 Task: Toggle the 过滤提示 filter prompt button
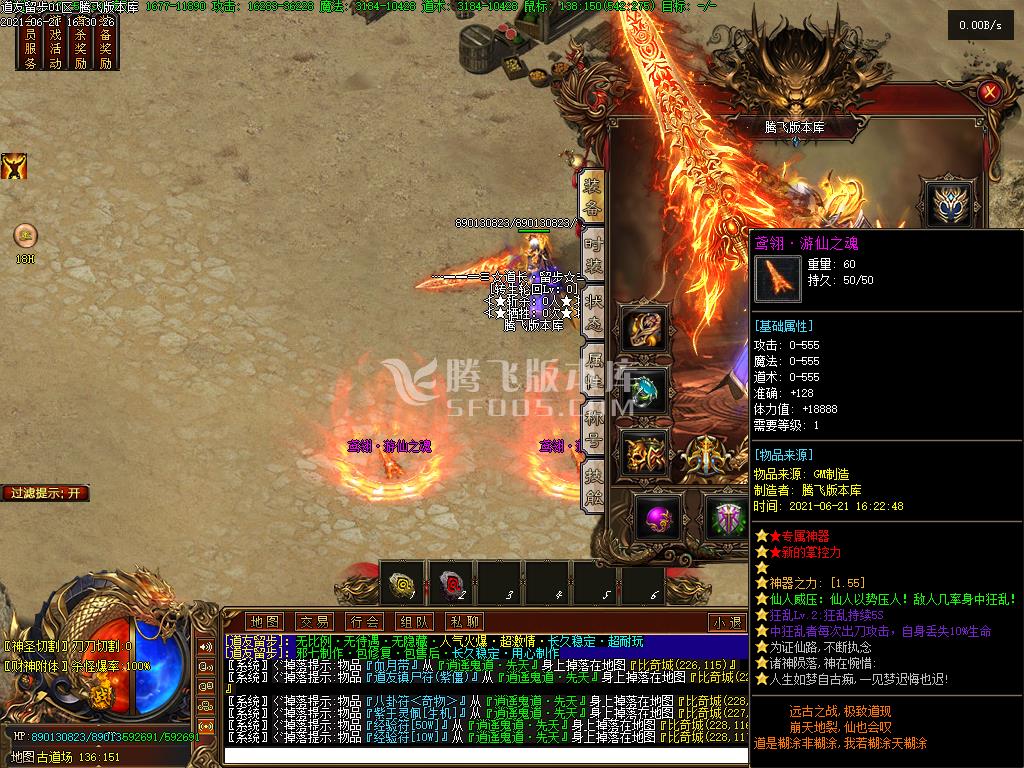coord(46,493)
